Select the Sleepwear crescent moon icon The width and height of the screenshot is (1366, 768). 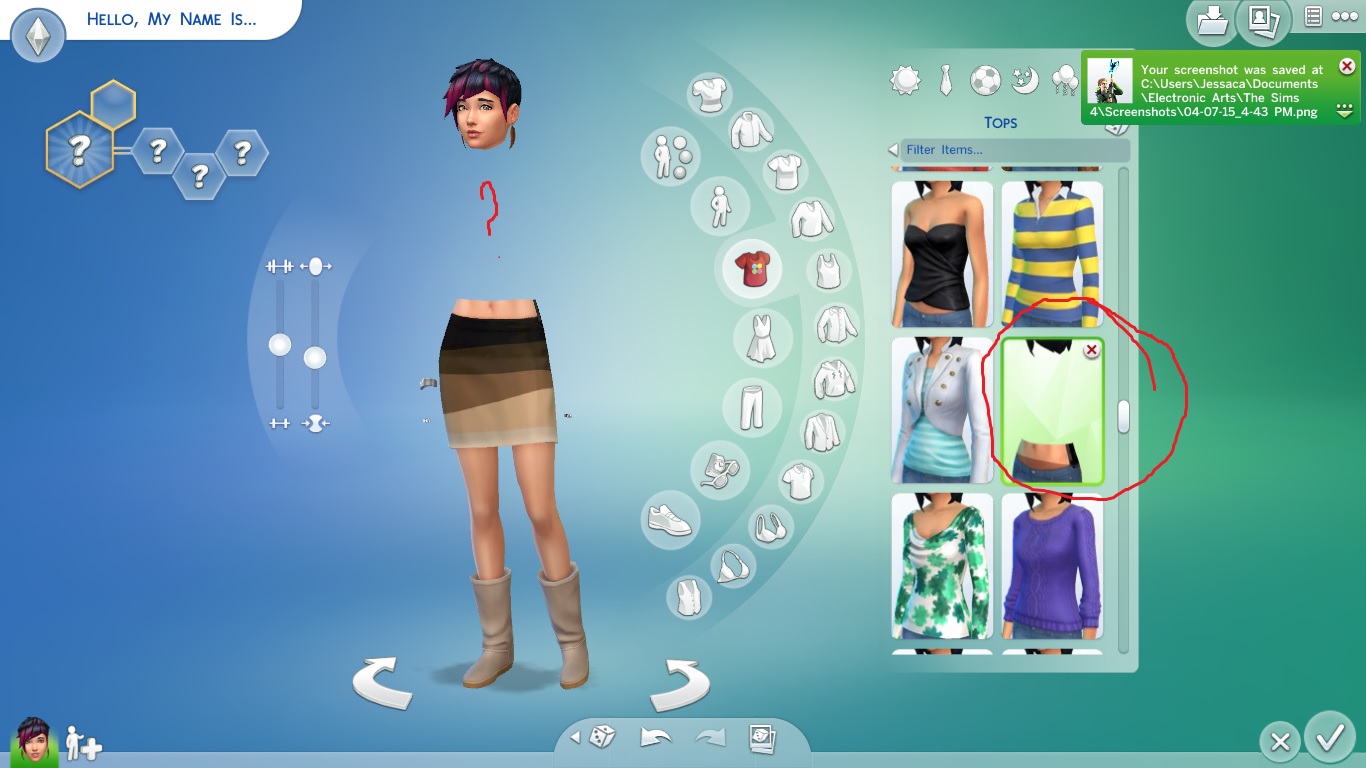pyautogui.click(x=1024, y=79)
